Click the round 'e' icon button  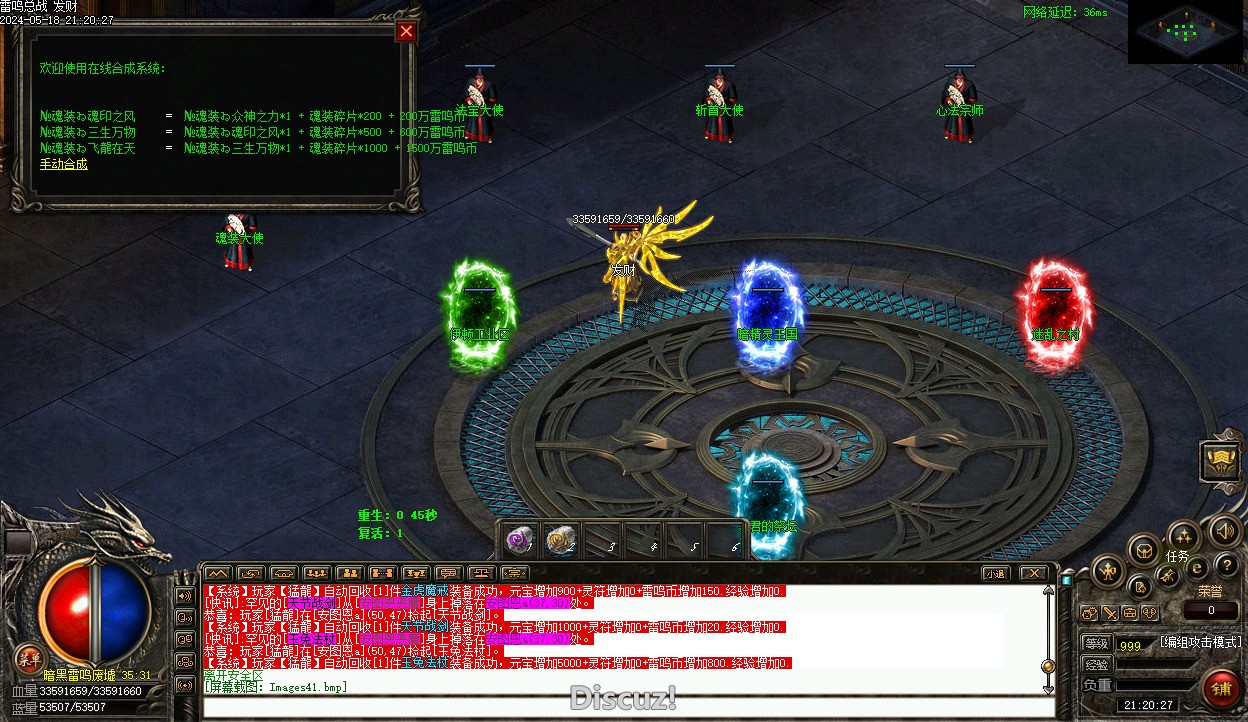point(1197,568)
